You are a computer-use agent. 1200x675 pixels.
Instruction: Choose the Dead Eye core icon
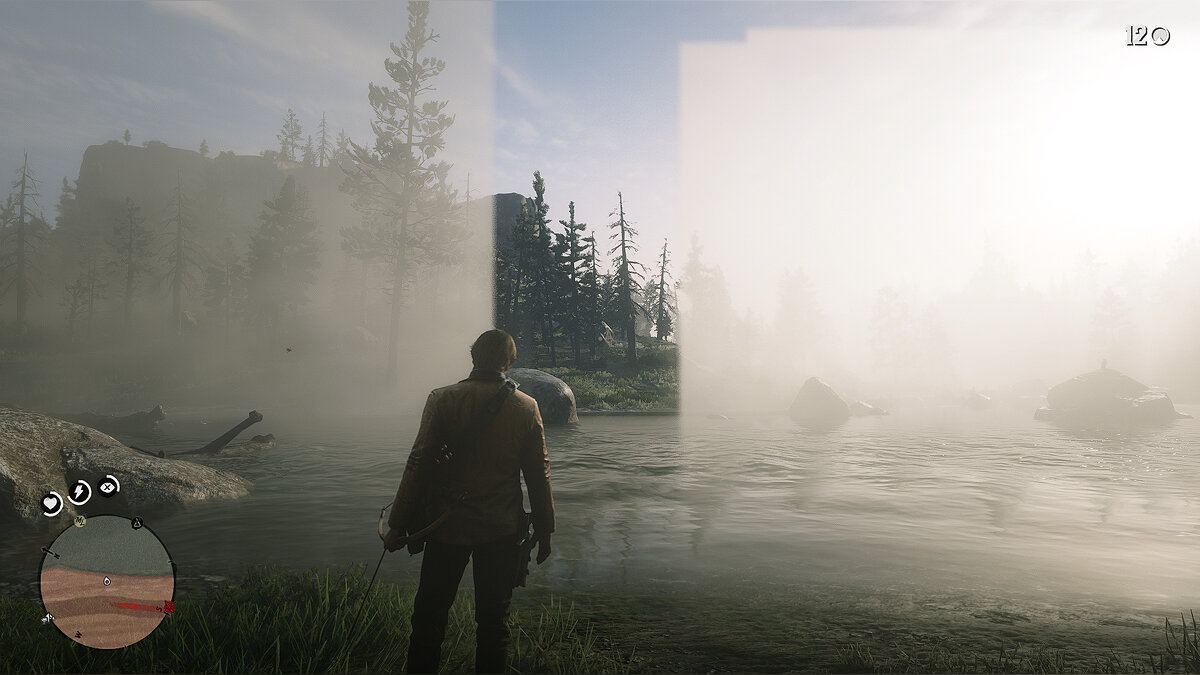(x=107, y=487)
